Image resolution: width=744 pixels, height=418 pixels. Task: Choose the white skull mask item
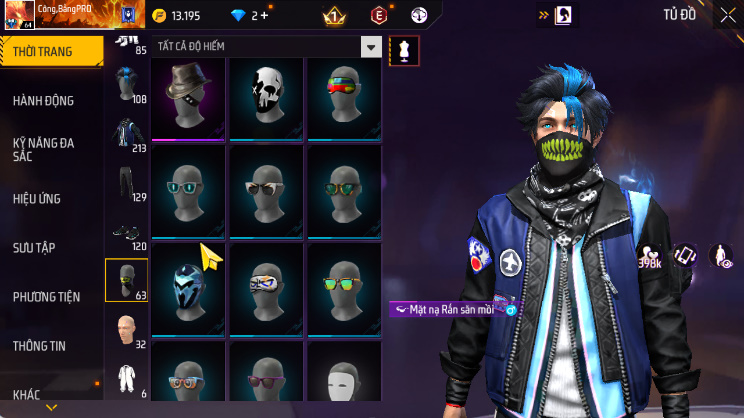[x=266, y=95]
